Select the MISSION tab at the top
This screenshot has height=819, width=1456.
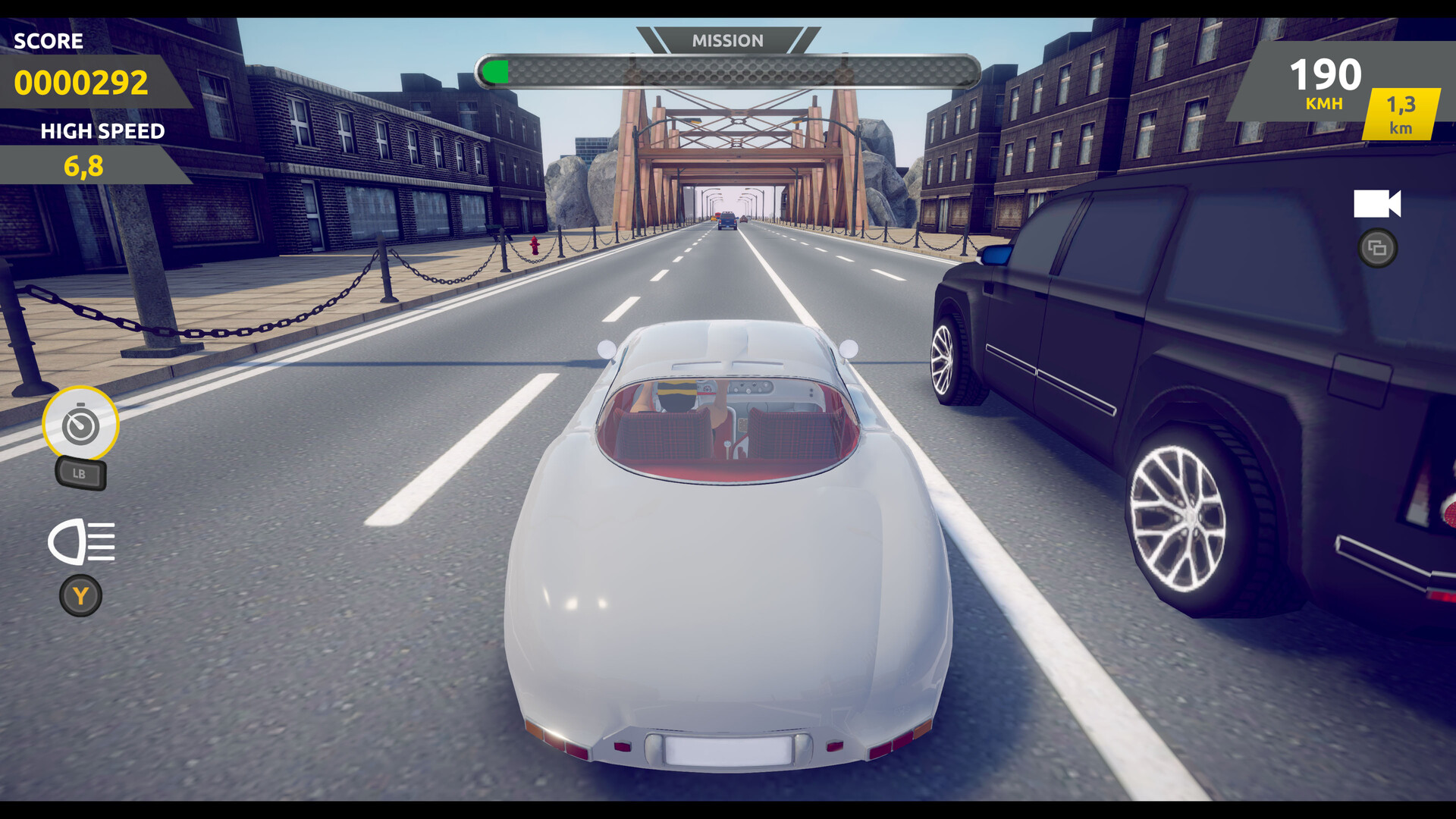click(726, 40)
